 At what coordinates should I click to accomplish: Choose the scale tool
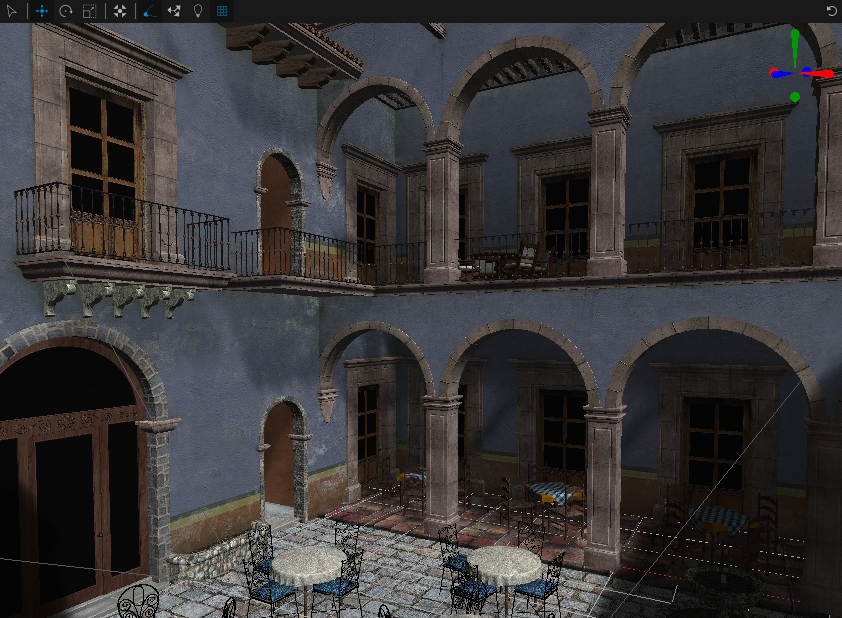pos(90,11)
